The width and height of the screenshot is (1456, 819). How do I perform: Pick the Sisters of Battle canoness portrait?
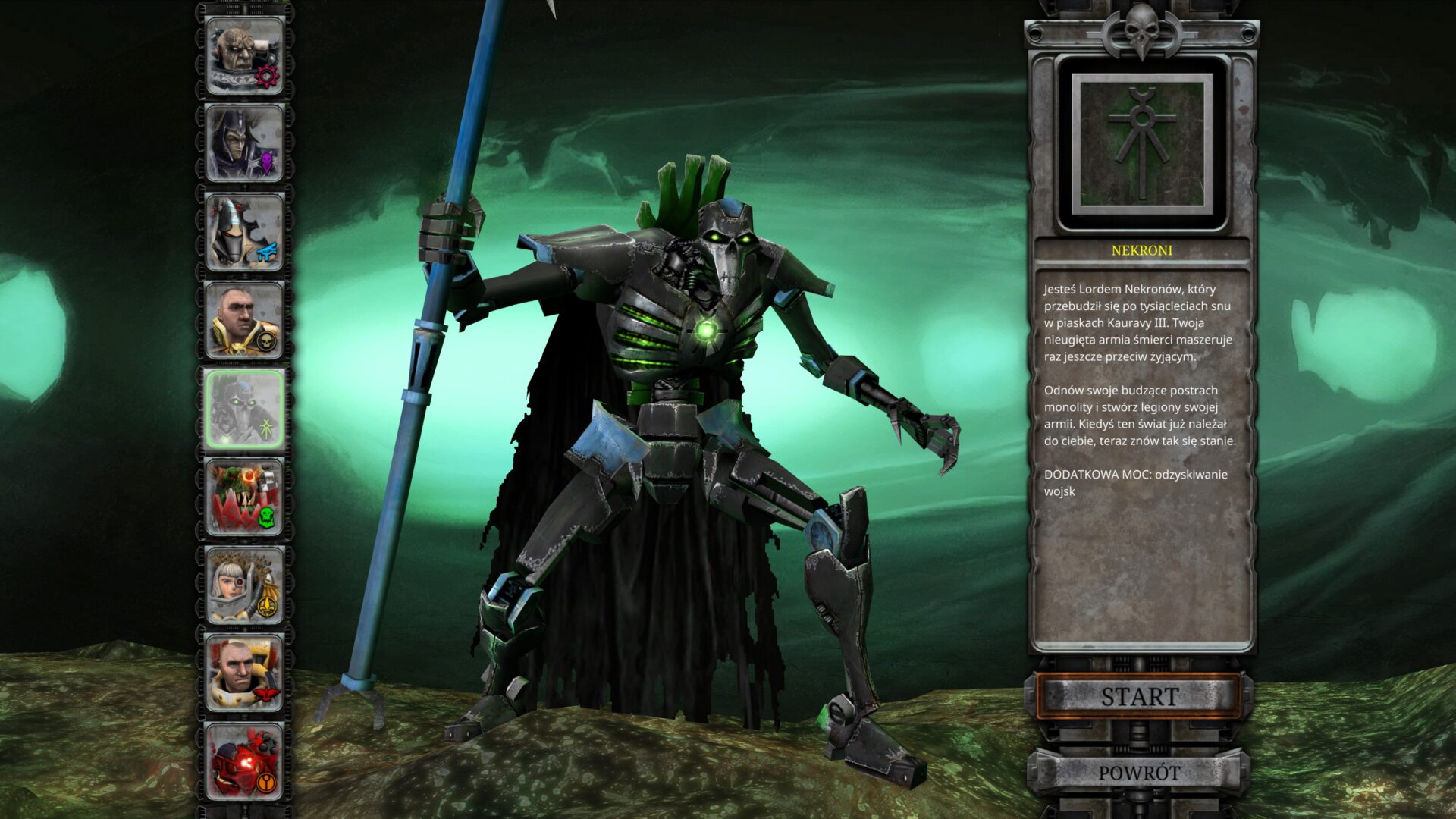tap(245, 585)
